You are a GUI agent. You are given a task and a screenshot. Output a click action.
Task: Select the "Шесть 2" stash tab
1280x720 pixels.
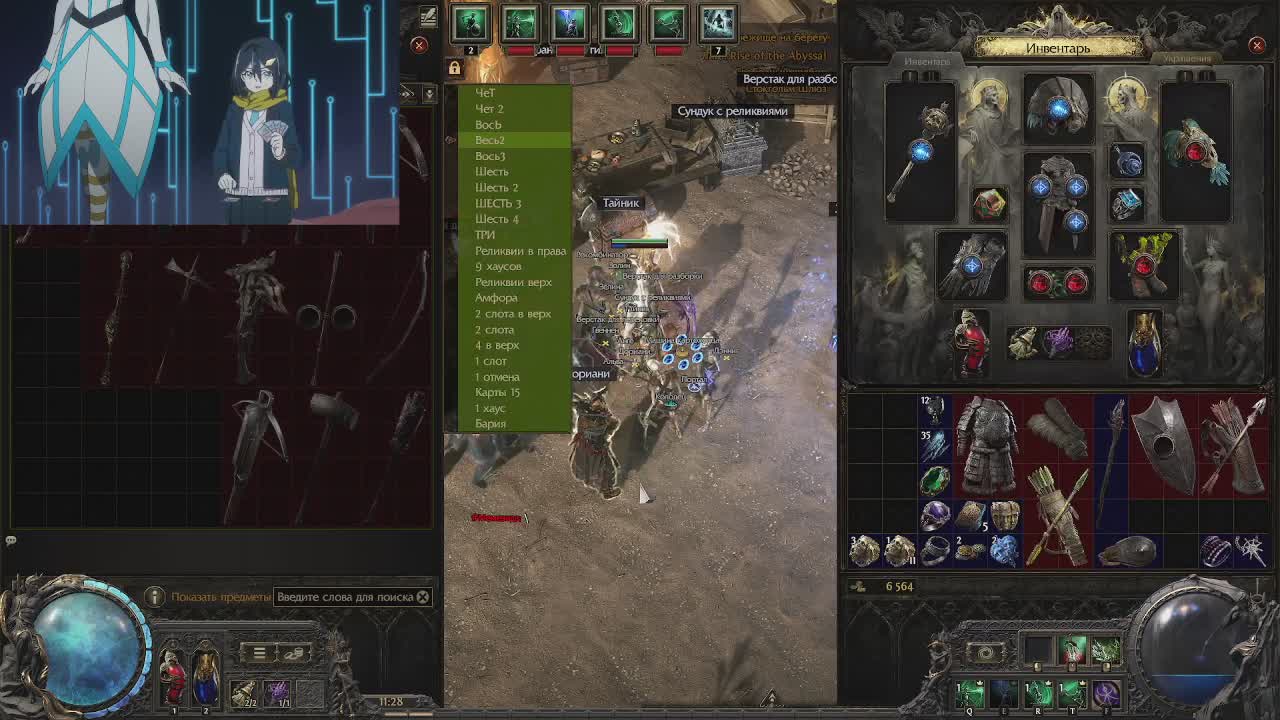tap(496, 188)
